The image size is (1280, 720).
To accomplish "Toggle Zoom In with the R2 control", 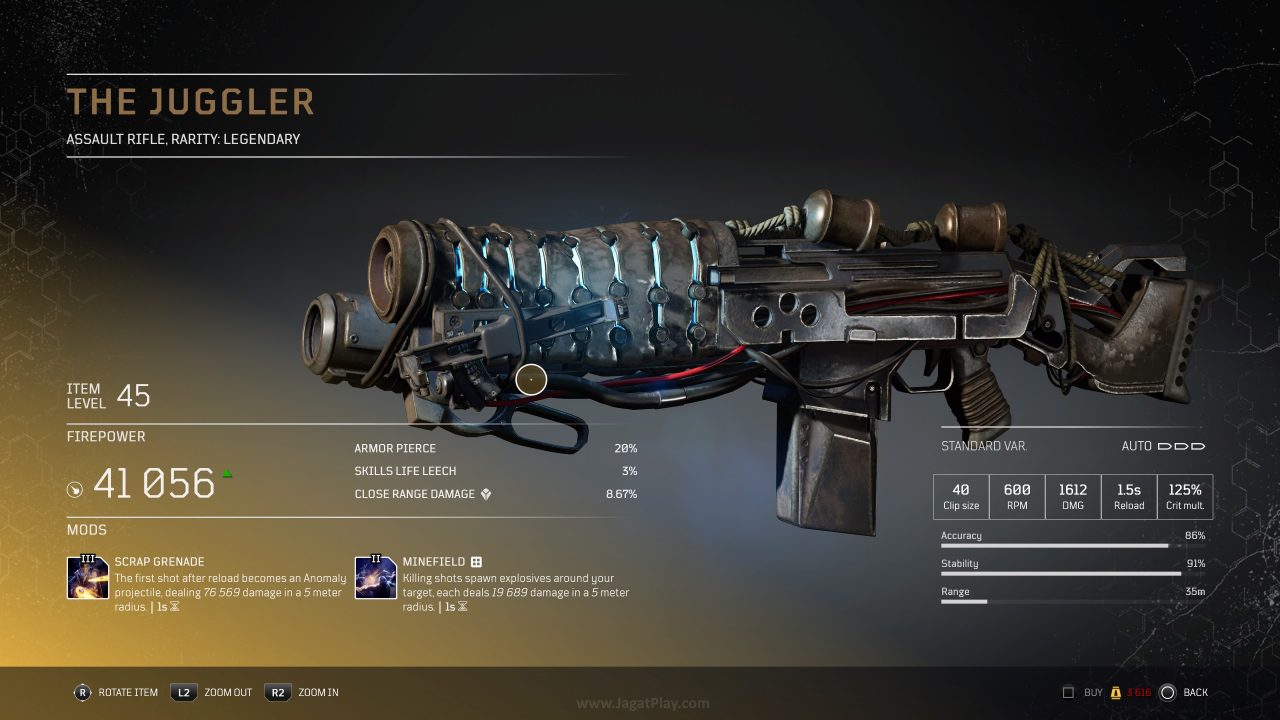I will [x=279, y=692].
